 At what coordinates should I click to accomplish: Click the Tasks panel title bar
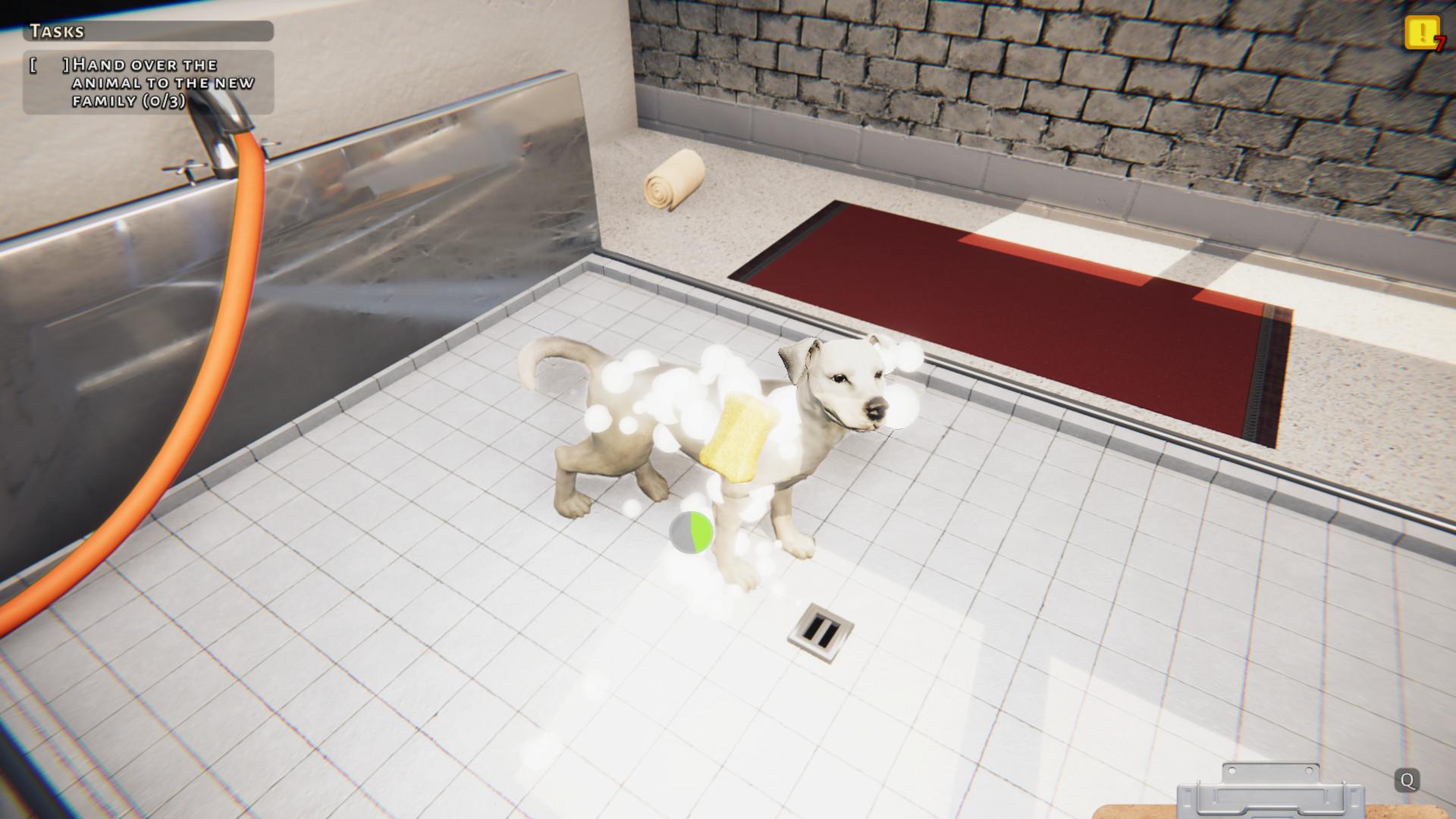(148, 33)
